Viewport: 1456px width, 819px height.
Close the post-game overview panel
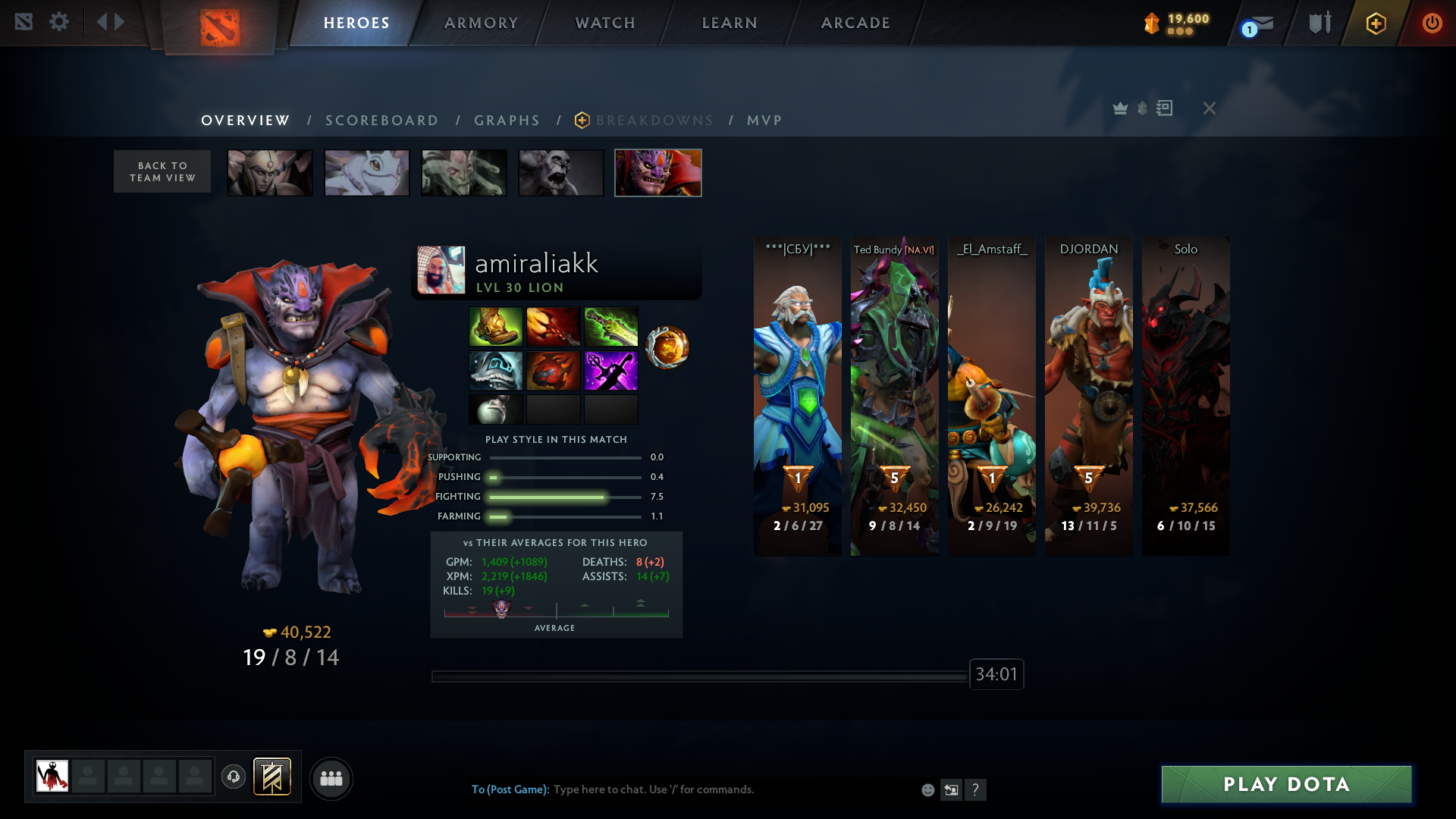(x=1210, y=108)
